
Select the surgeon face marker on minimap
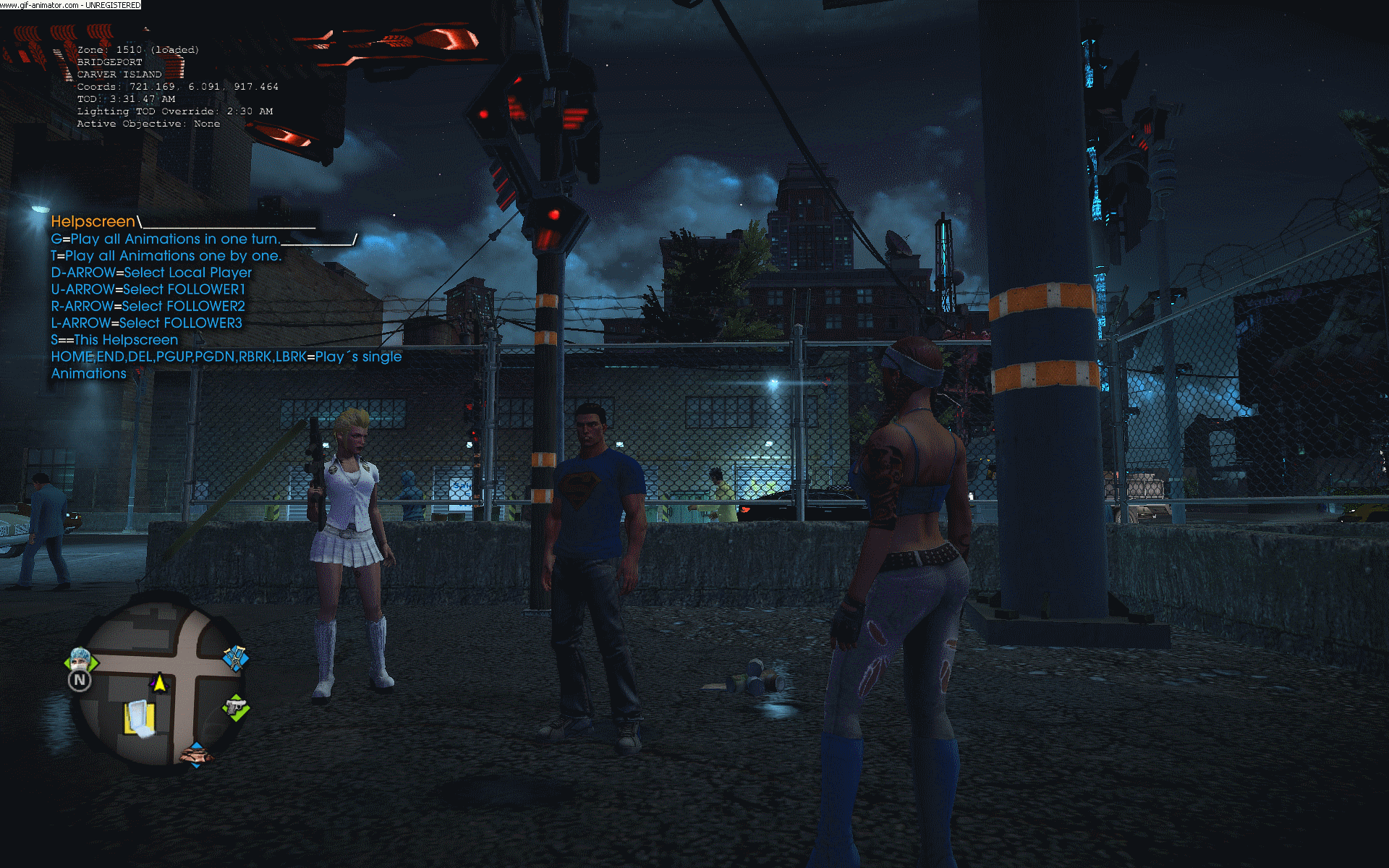point(80,659)
